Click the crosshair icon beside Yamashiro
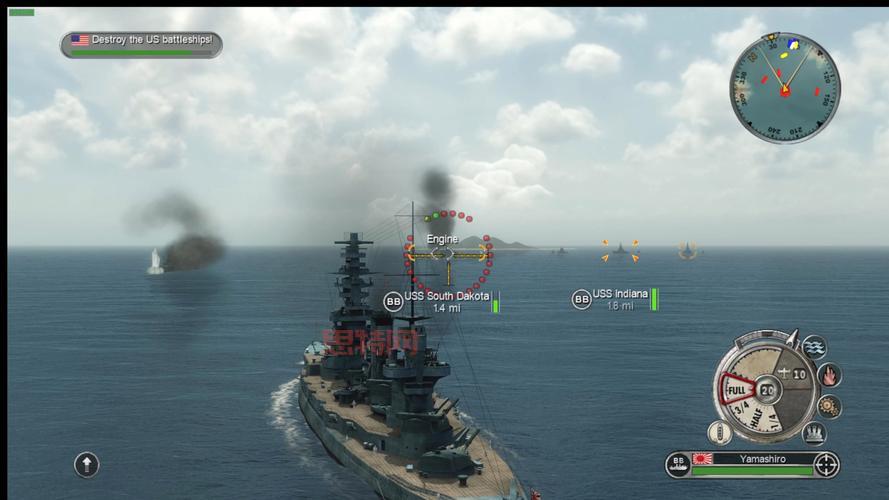The image size is (889, 500). coord(826,464)
